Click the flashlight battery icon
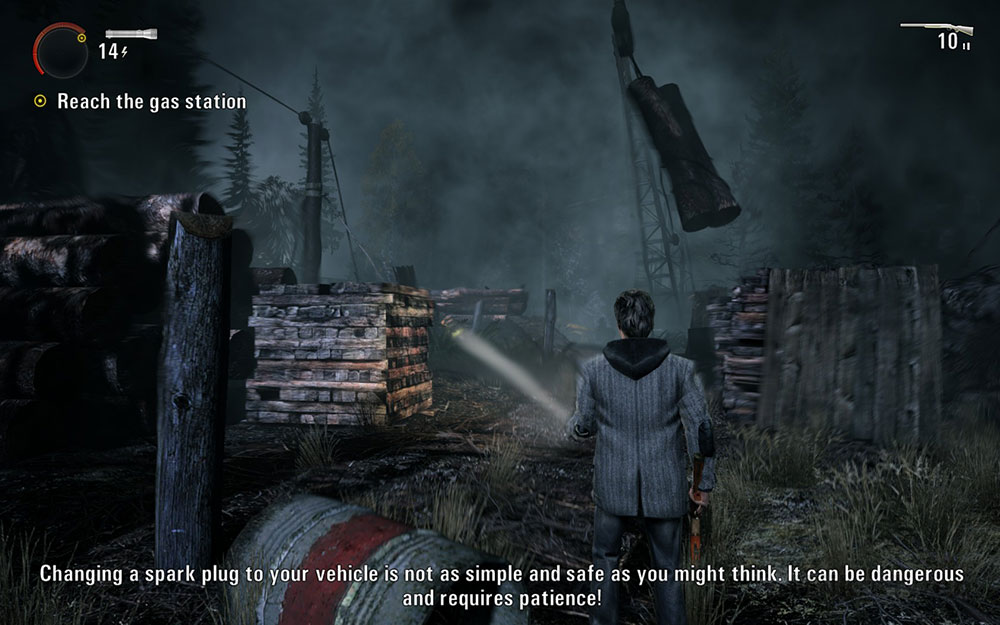 (131, 33)
